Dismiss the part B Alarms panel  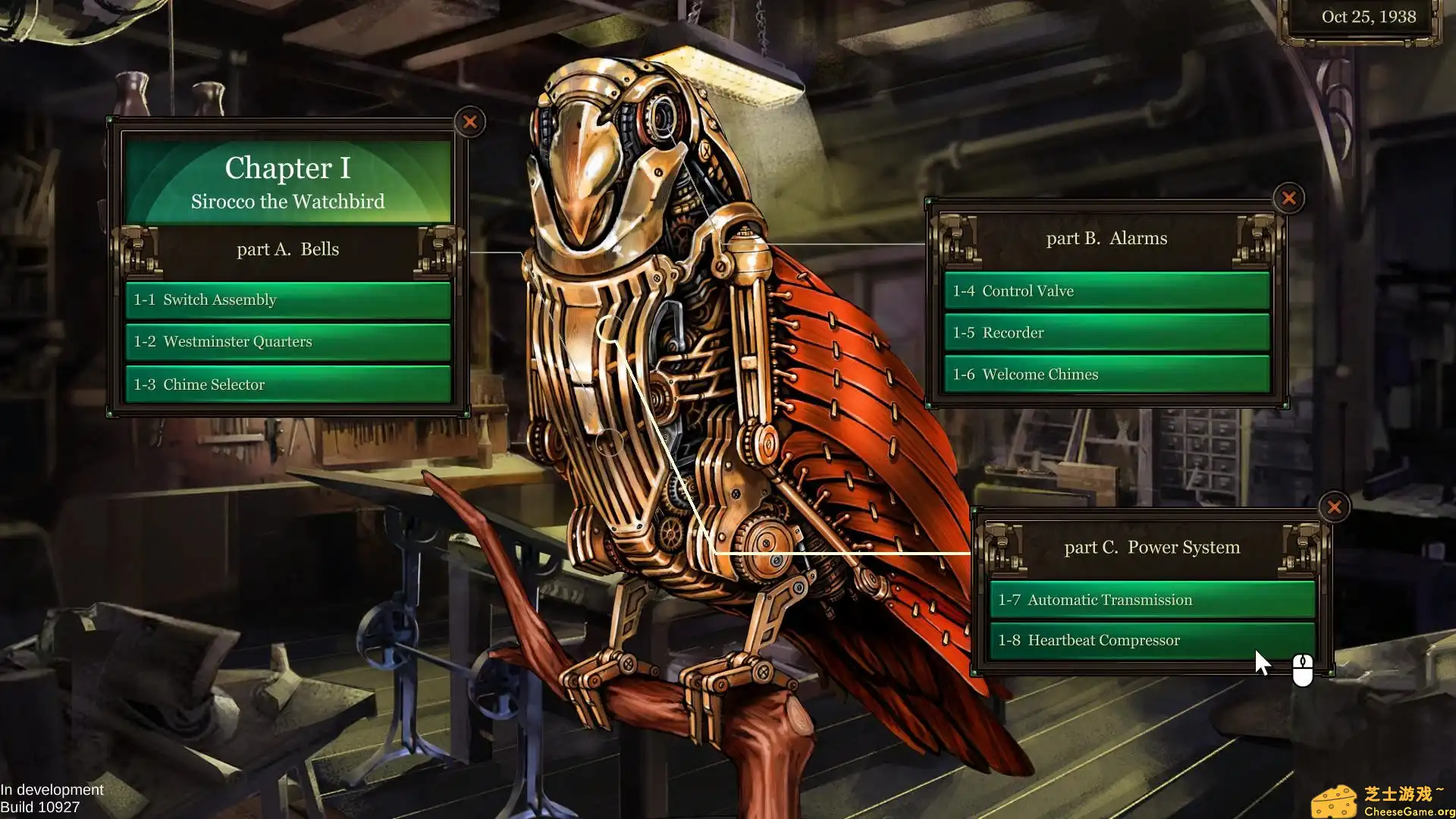1288,198
